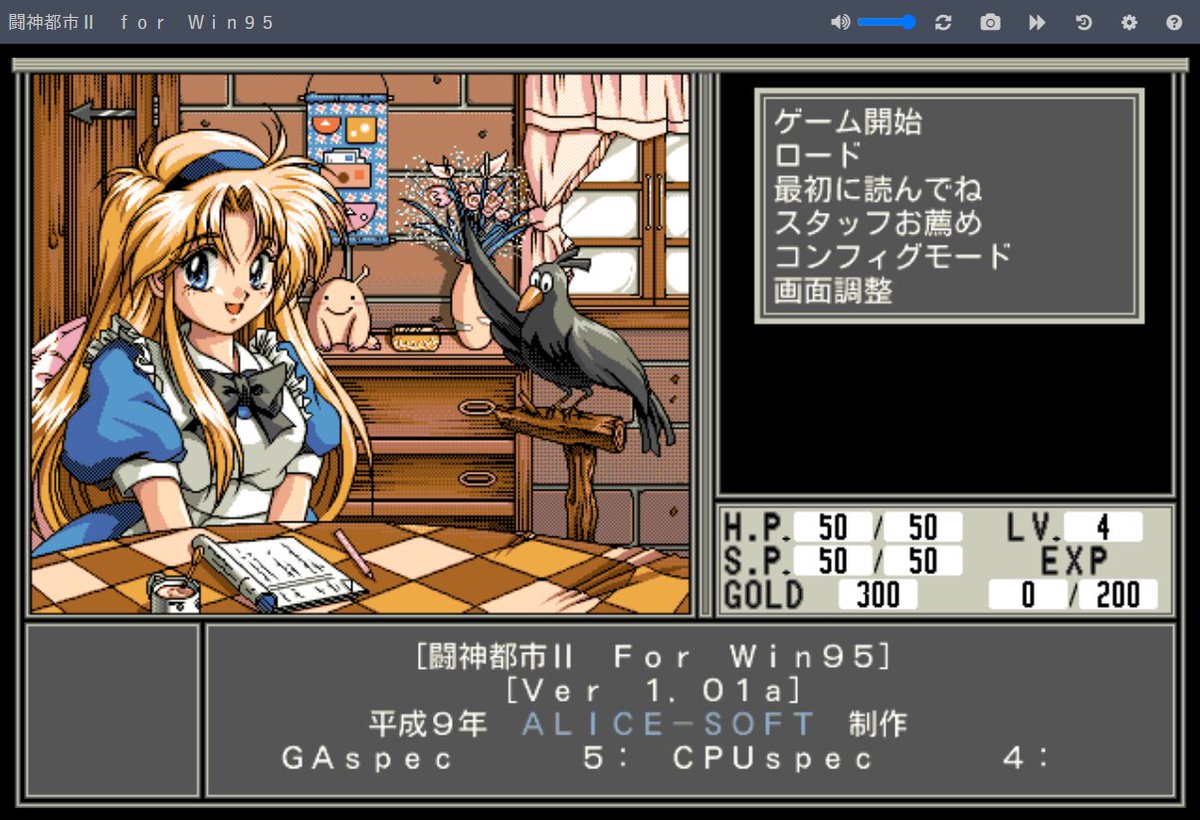Mute sound with the speaker icon

tap(839, 22)
